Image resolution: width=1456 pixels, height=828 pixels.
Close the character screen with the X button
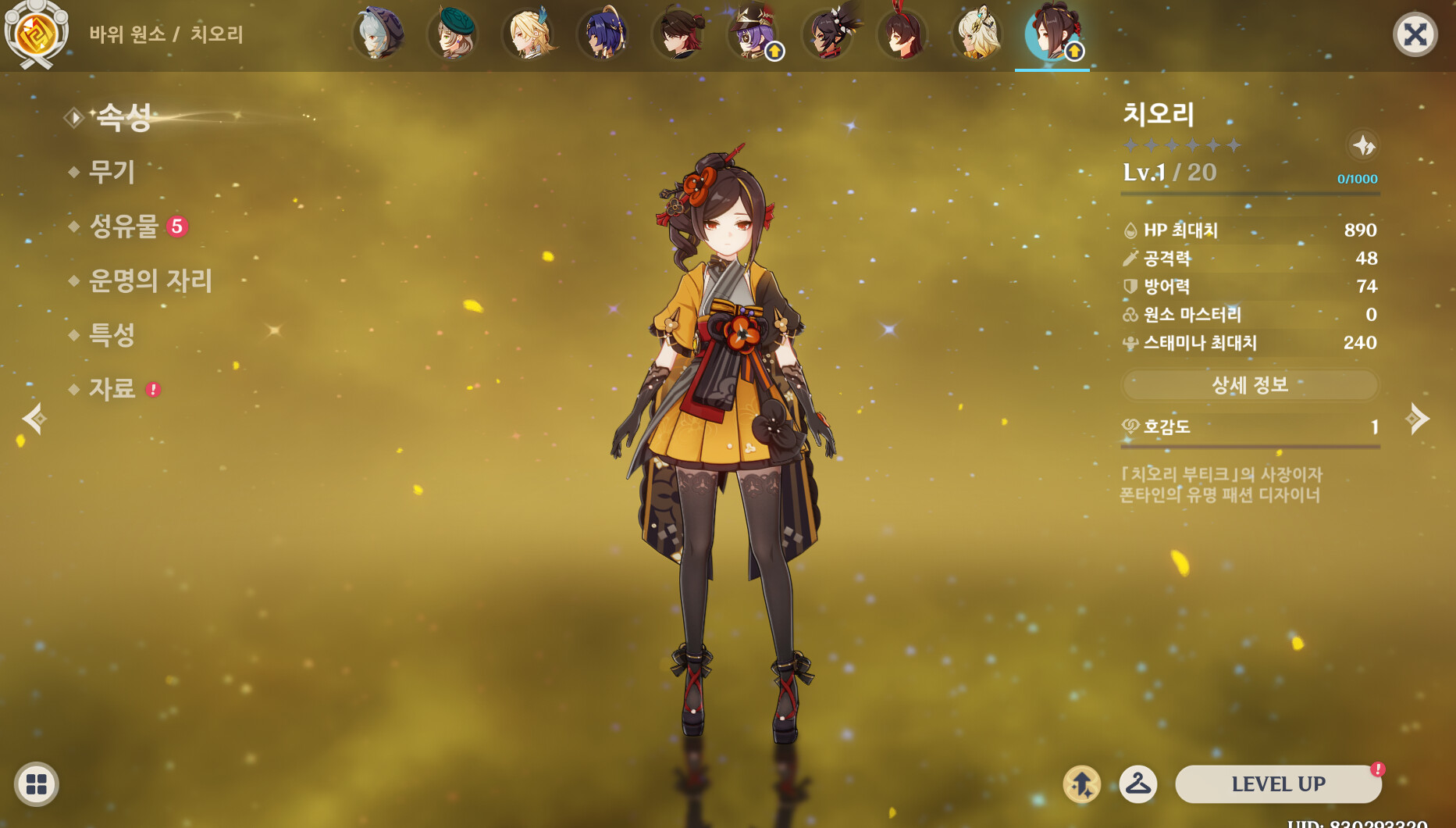tap(1415, 34)
